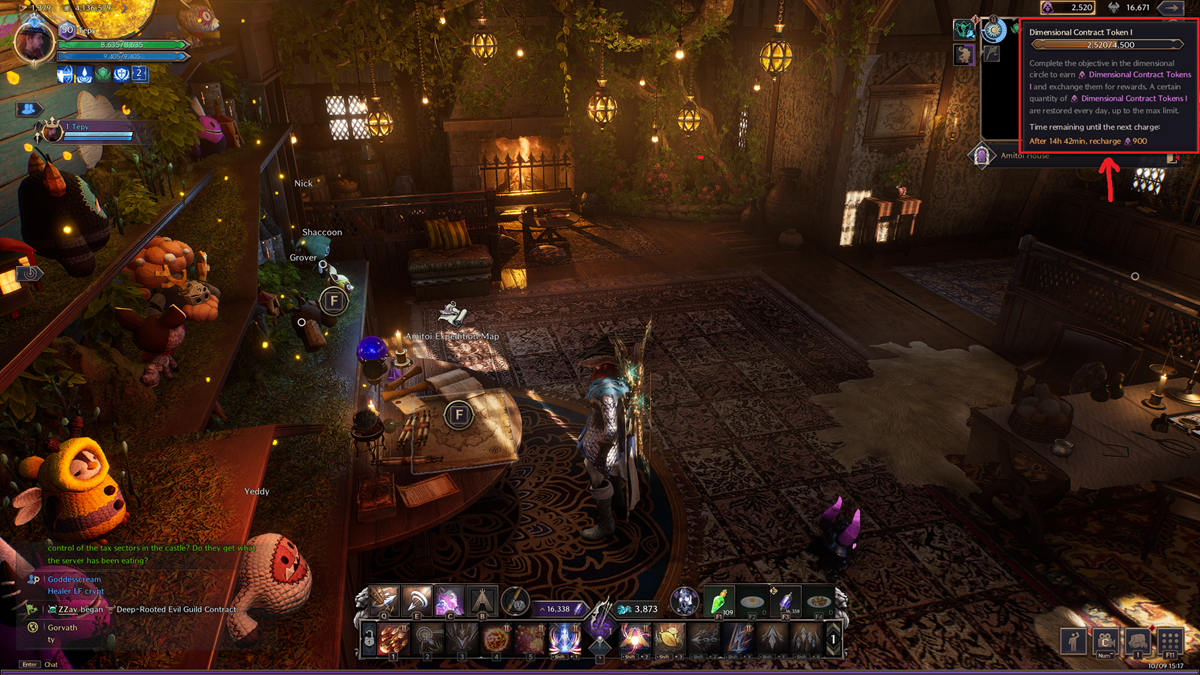Activate the purple figure skill on C
The height and width of the screenshot is (675, 1200).
coord(449,600)
